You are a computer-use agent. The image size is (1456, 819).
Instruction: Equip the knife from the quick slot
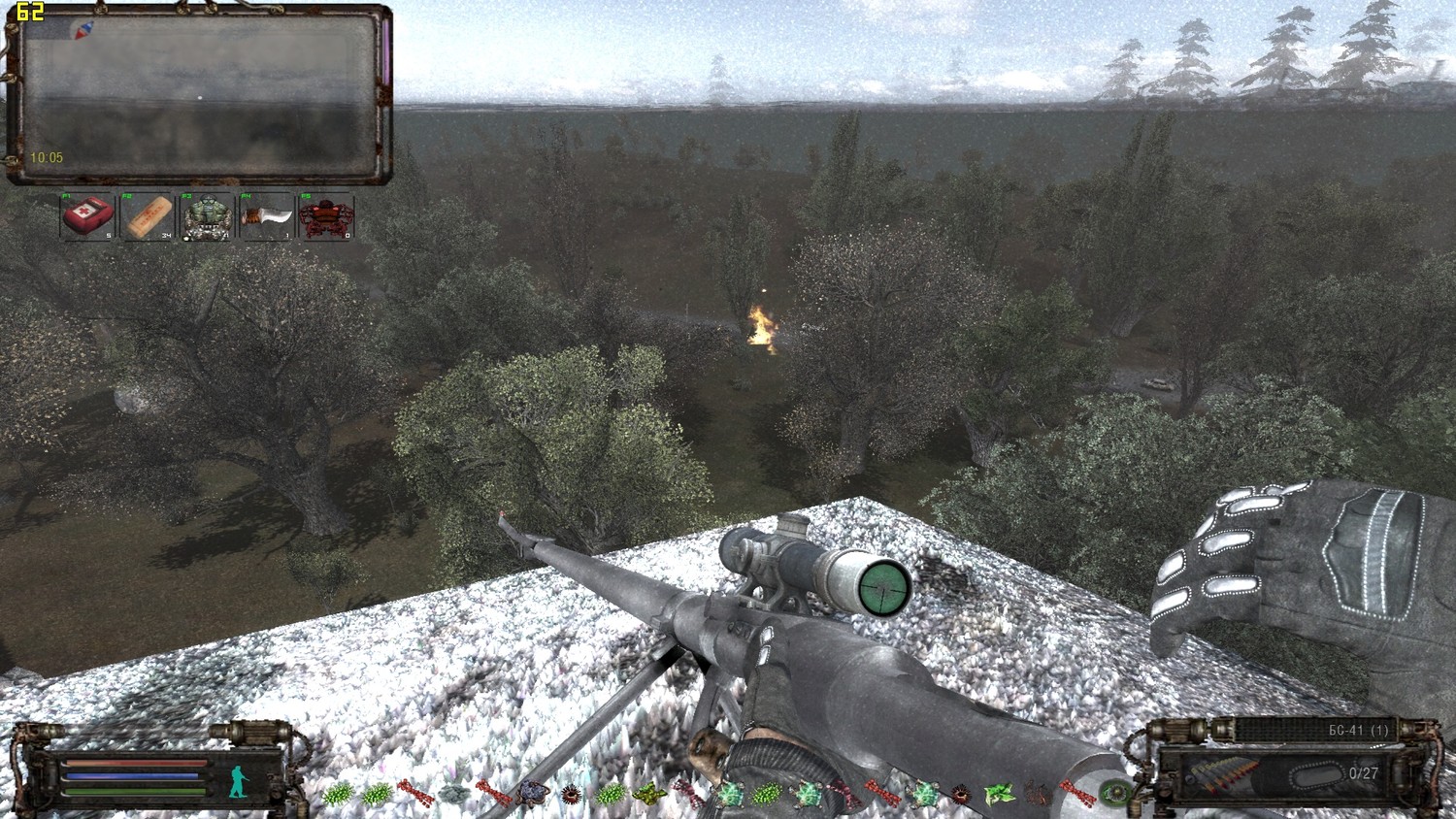point(267,215)
